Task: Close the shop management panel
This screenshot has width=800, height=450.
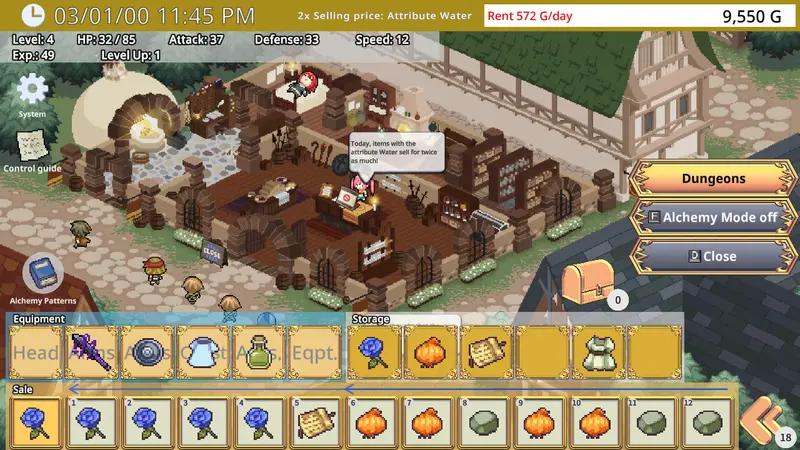Action: 713,256
